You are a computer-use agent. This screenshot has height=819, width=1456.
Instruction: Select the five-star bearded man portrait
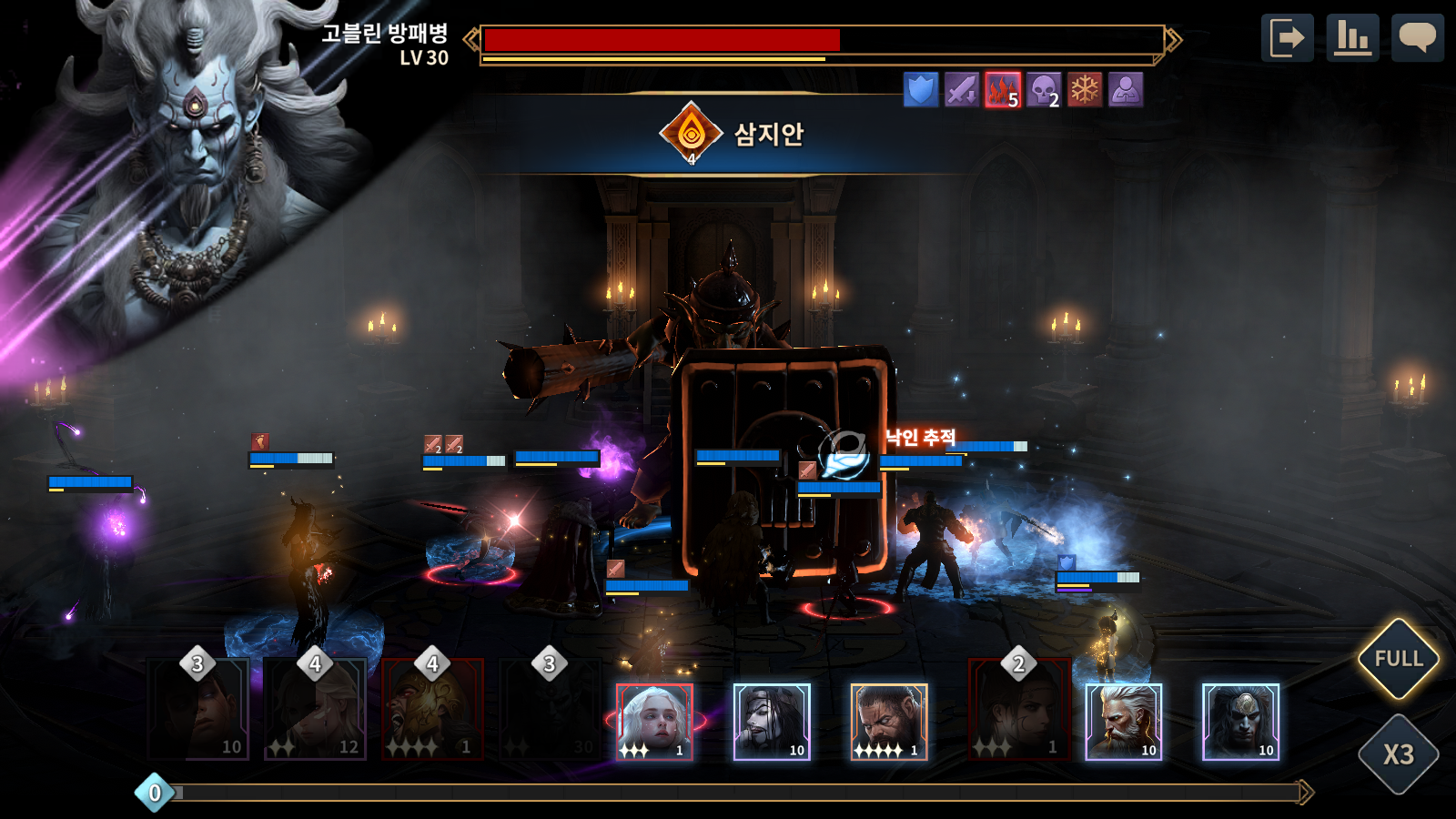[889, 722]
